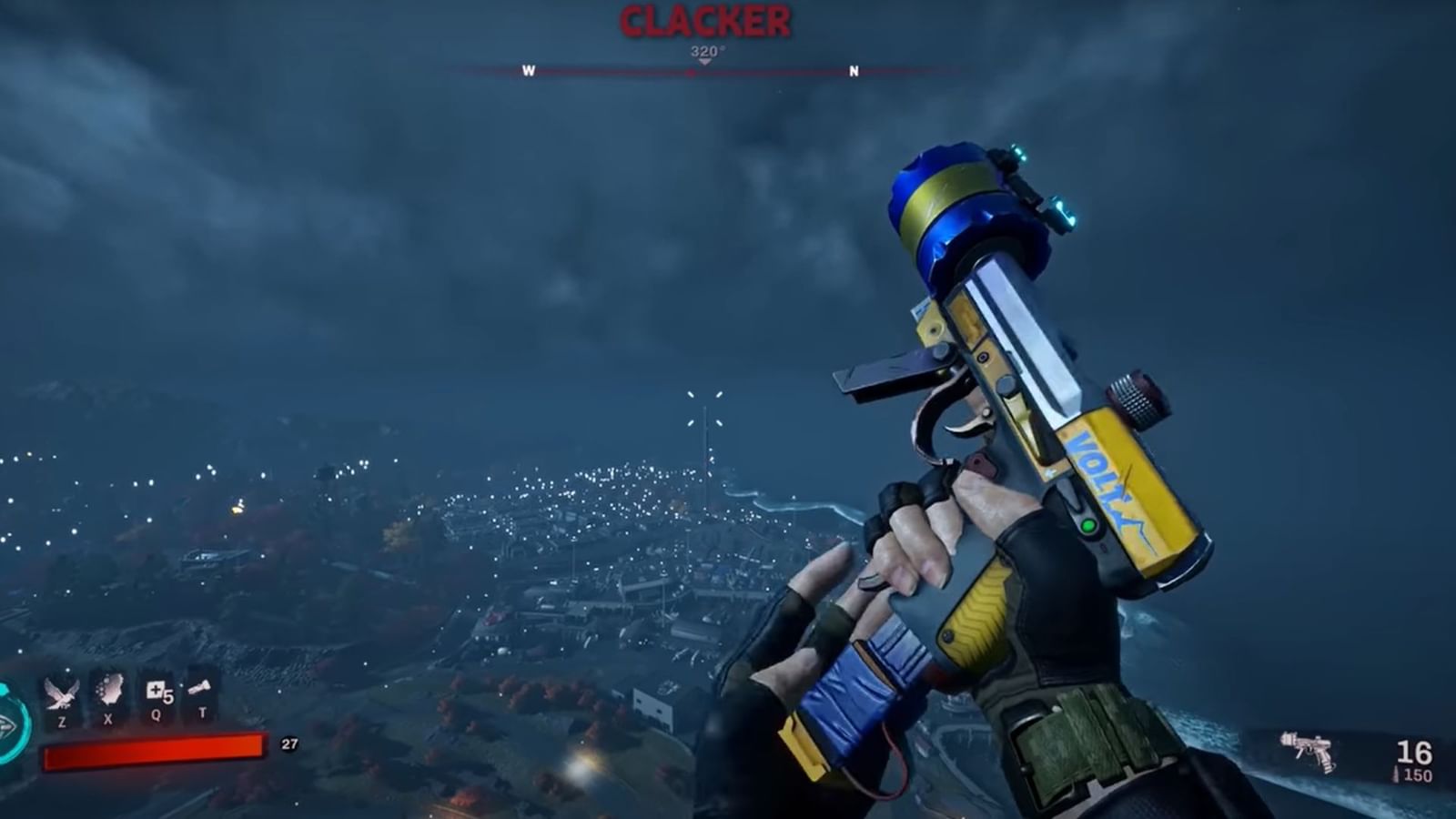Image resolution: width=1456 pixels, height=819 pixels.
Task: Click the teal circular ability meter on left edge
Action: point(9,725)
